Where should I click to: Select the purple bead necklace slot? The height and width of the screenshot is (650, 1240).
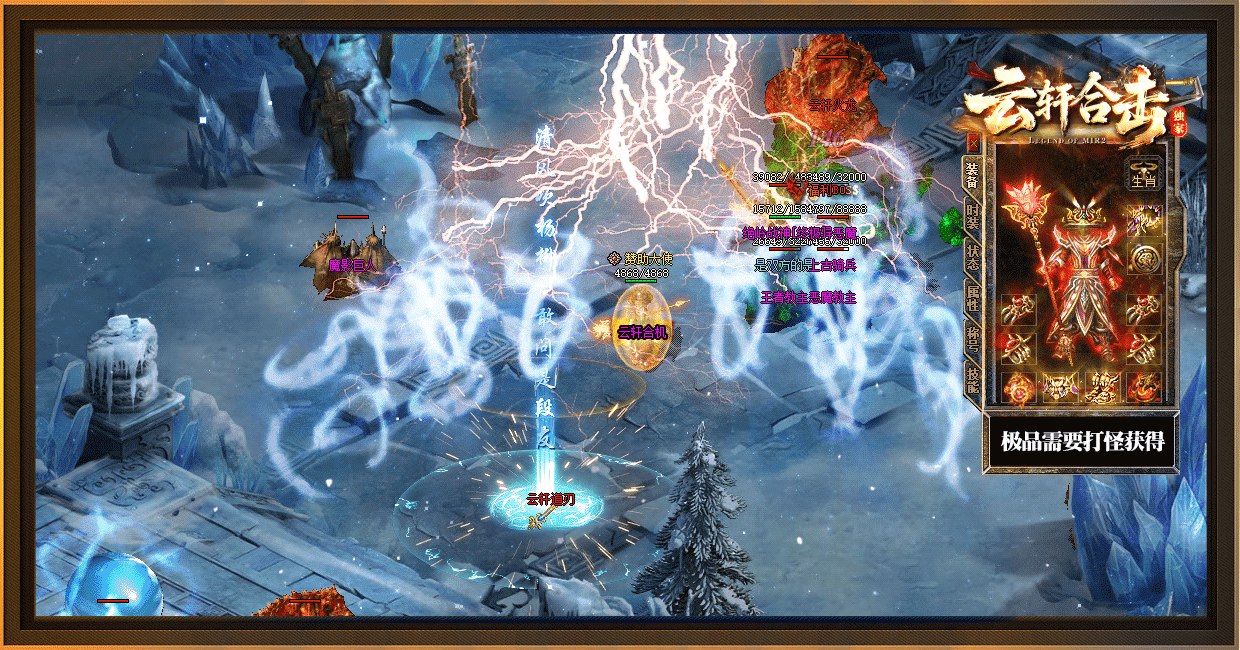point(1144,221)
